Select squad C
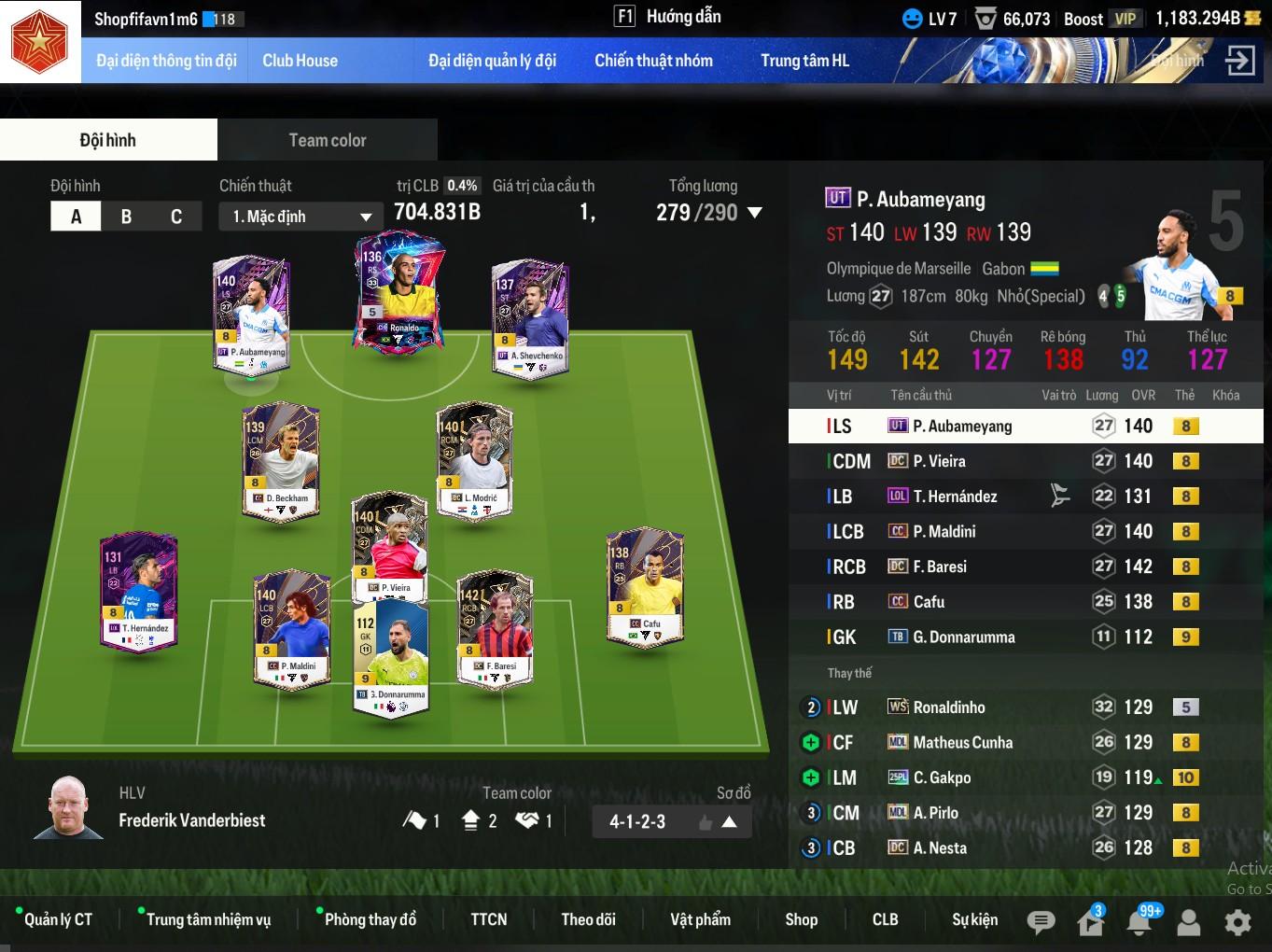 (x=176, y=217)
